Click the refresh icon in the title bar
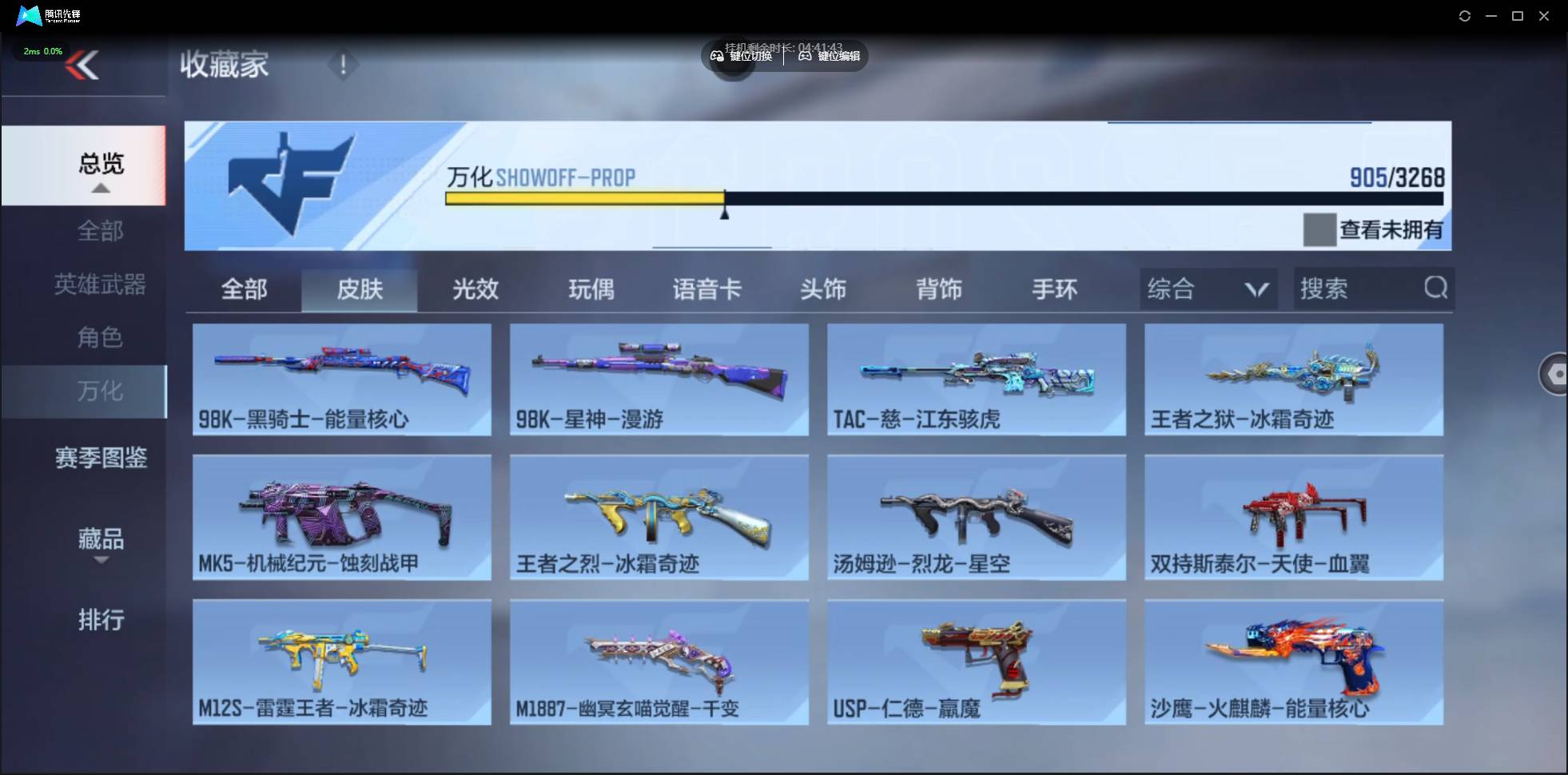 pyautogui.click(x=1466, y=15)
